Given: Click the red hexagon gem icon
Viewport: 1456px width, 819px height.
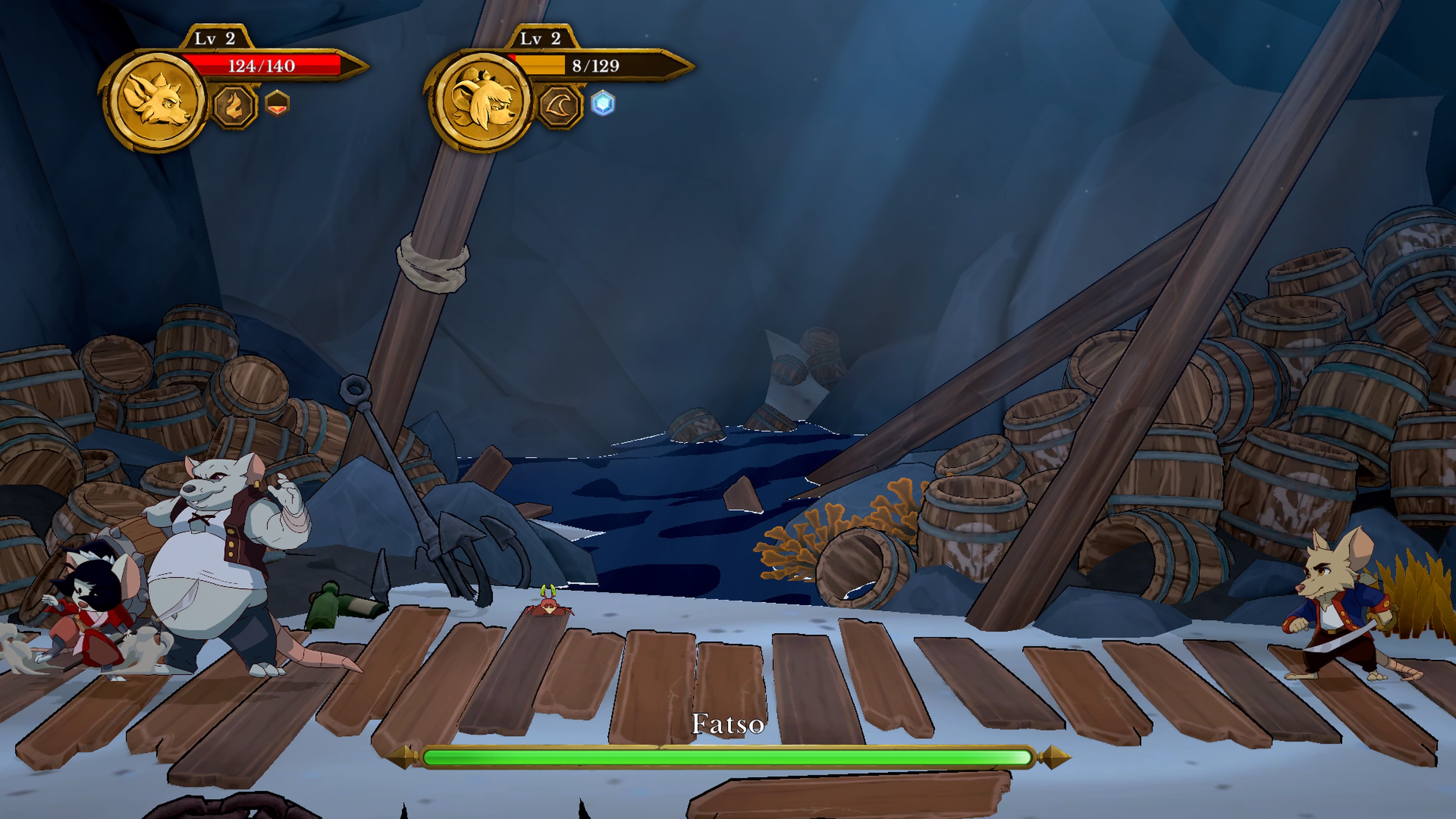Looking at the screenshot, I should pos(277,104).
